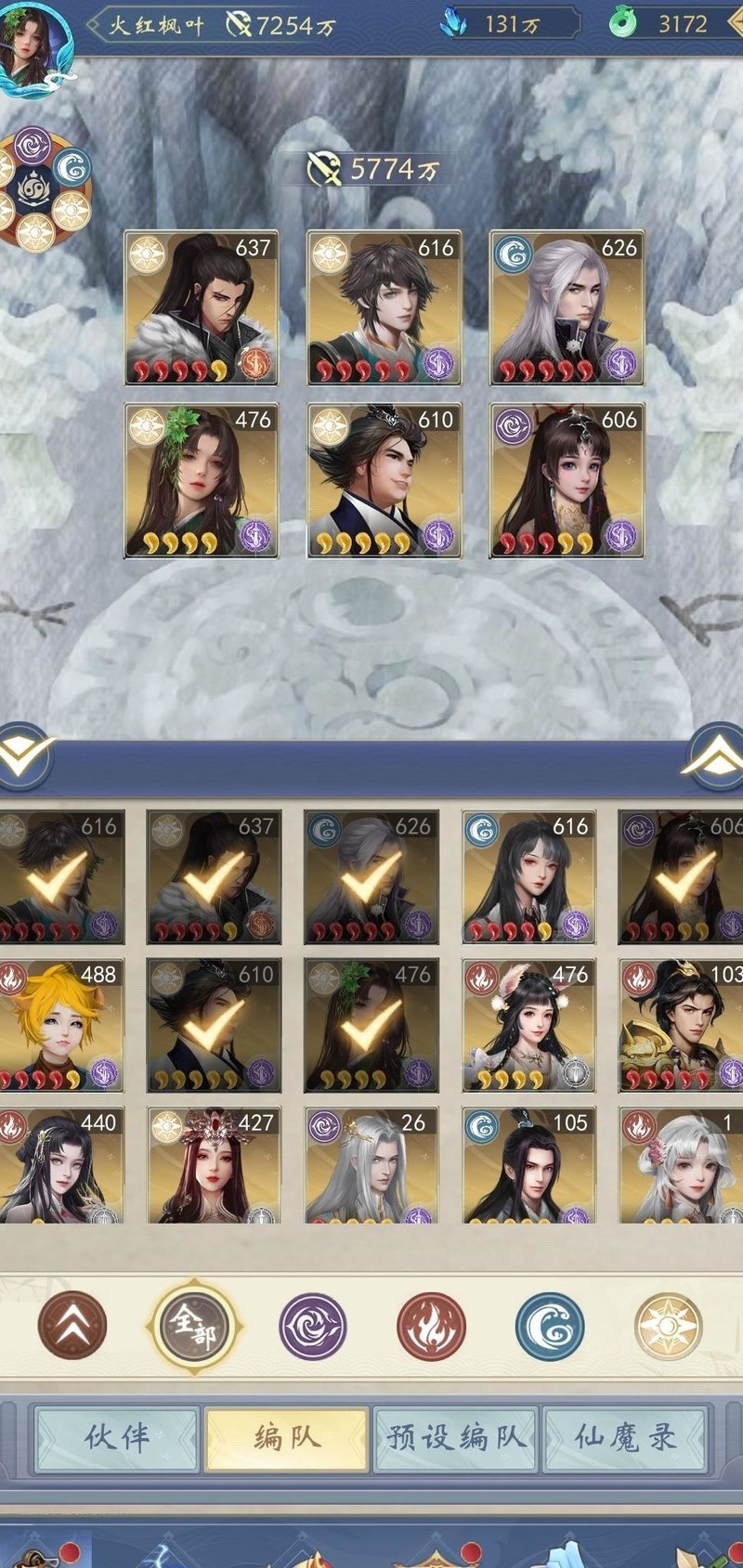Click the red double-chevron sort button
This screenshot has width=743, height=1568.
tap(72, 1326)
